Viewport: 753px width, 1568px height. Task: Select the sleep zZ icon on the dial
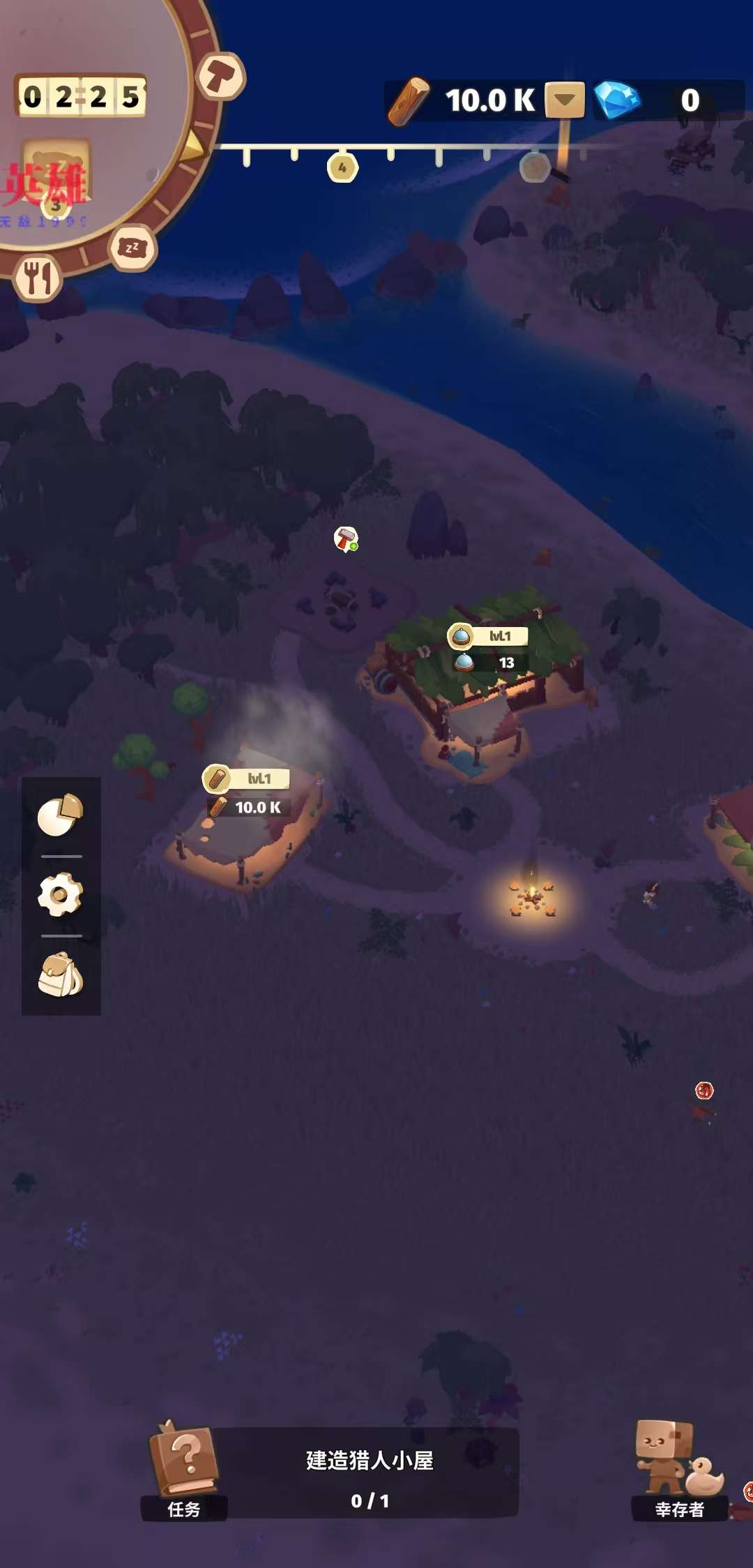point(132,248)
